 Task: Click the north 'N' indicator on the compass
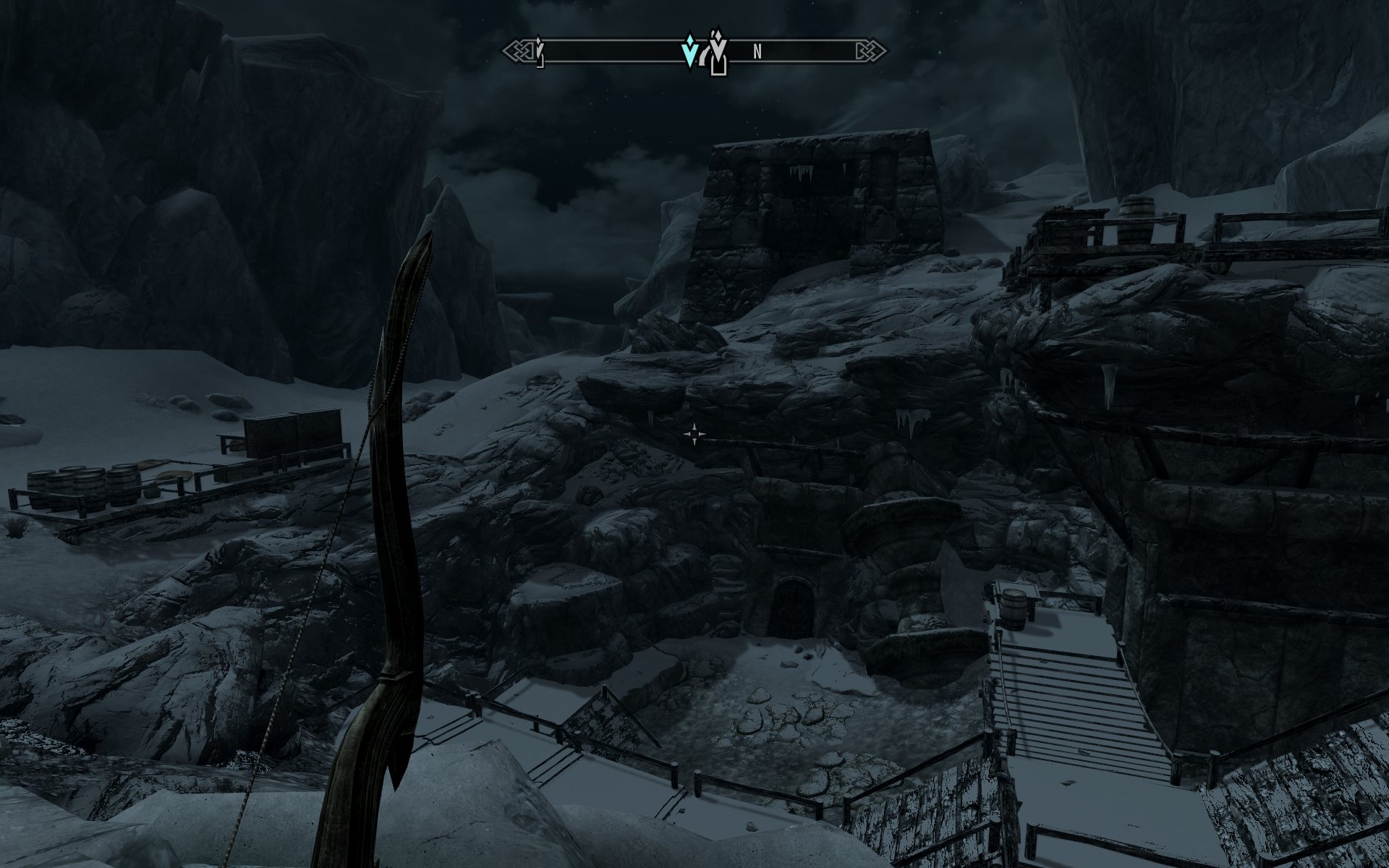tap(757, 51)
